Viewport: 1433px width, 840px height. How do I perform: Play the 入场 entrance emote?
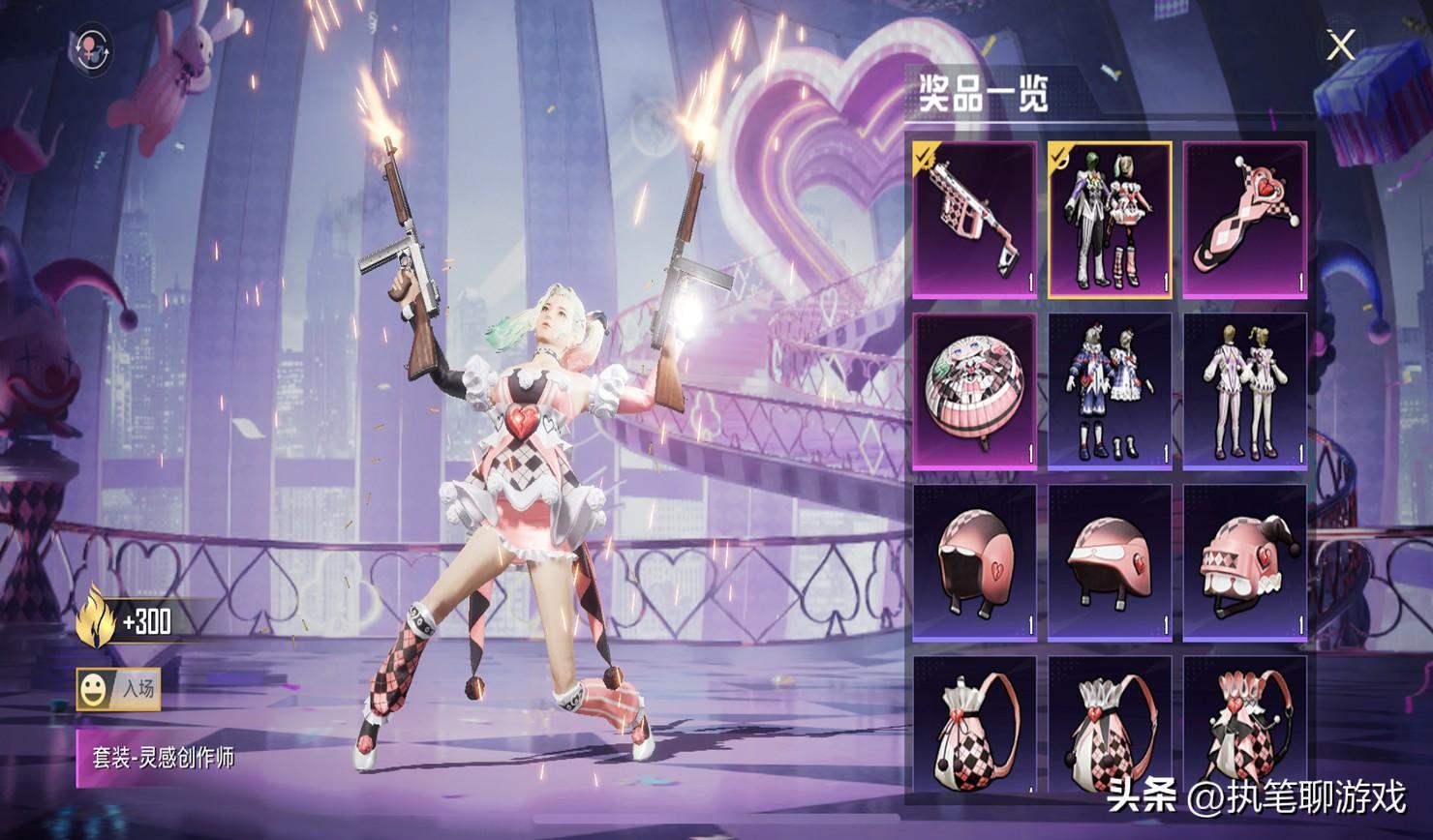pos(119,689)
